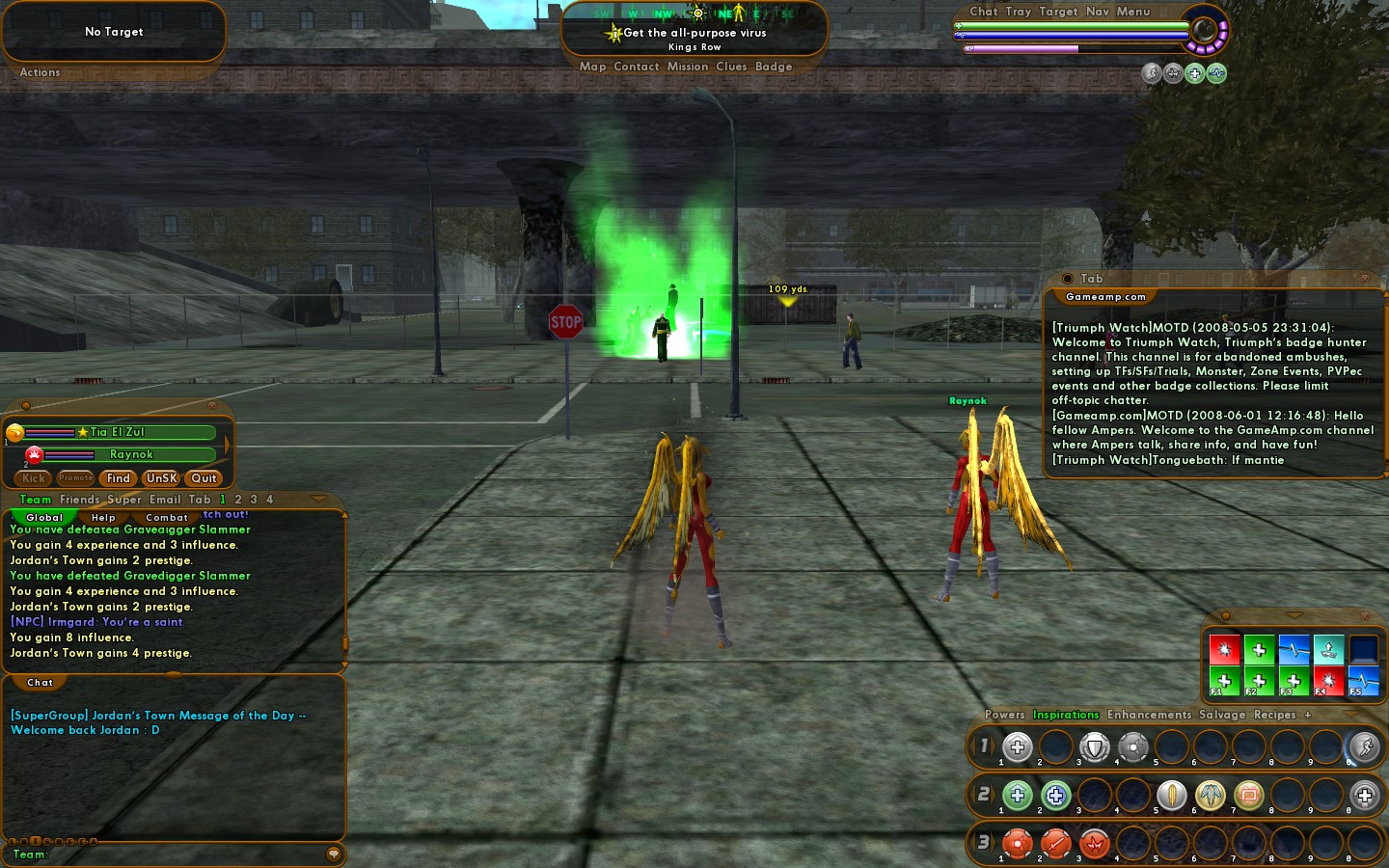Open the Map from navigation bar
The width and height of the screenshot is (1389, 868).
[x=592, y=67]
